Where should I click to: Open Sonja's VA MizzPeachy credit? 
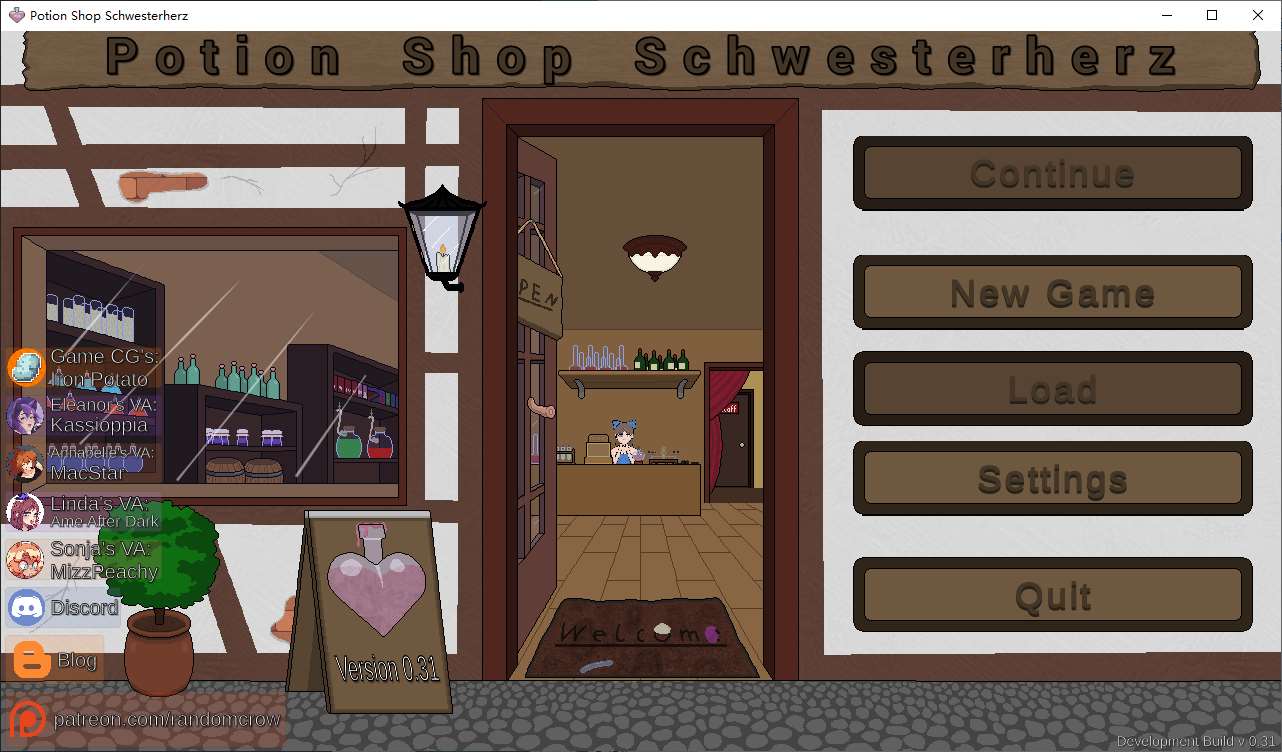coord(82,560)
